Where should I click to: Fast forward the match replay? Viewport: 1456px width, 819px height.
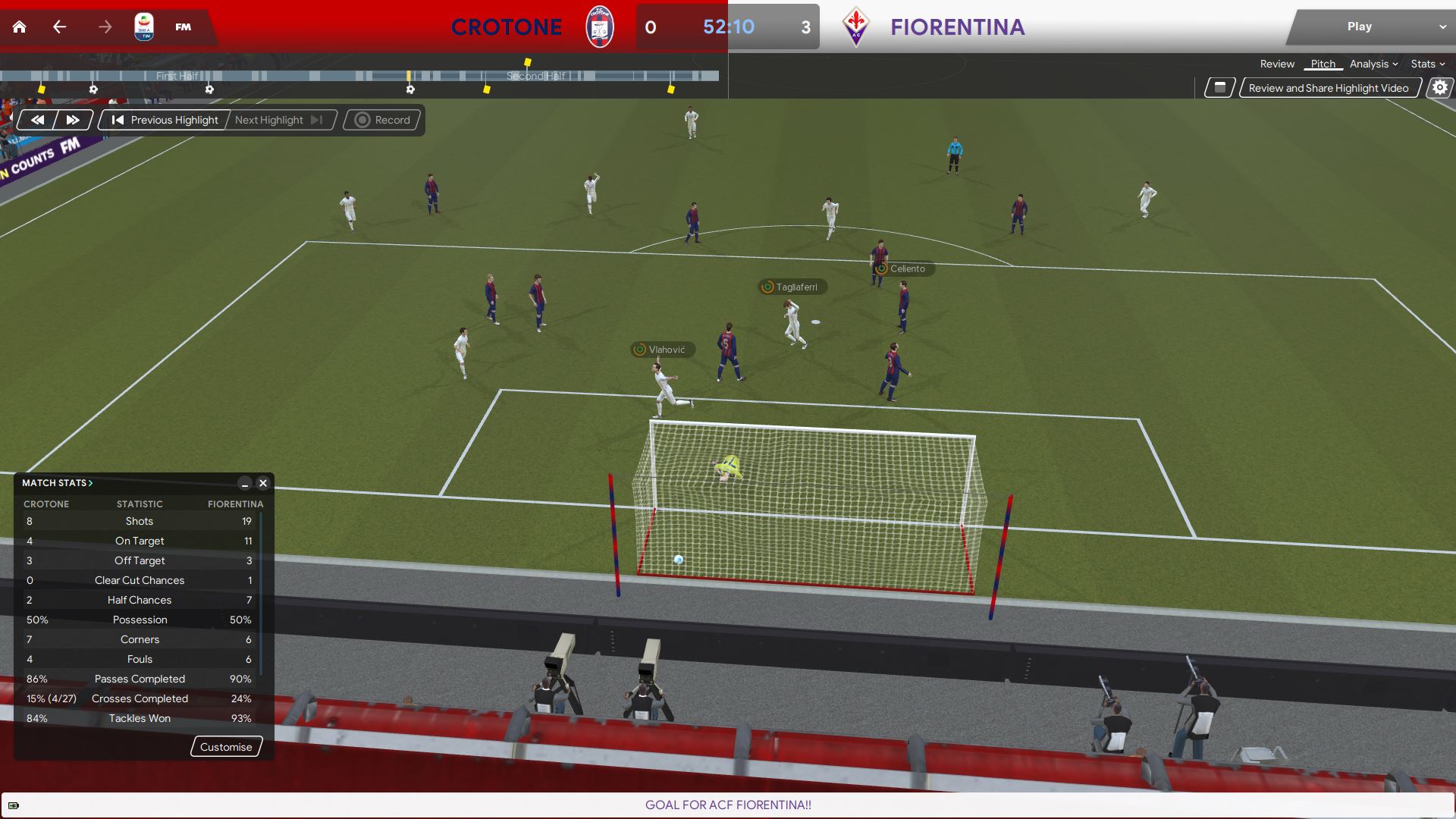tap(73, 120)
